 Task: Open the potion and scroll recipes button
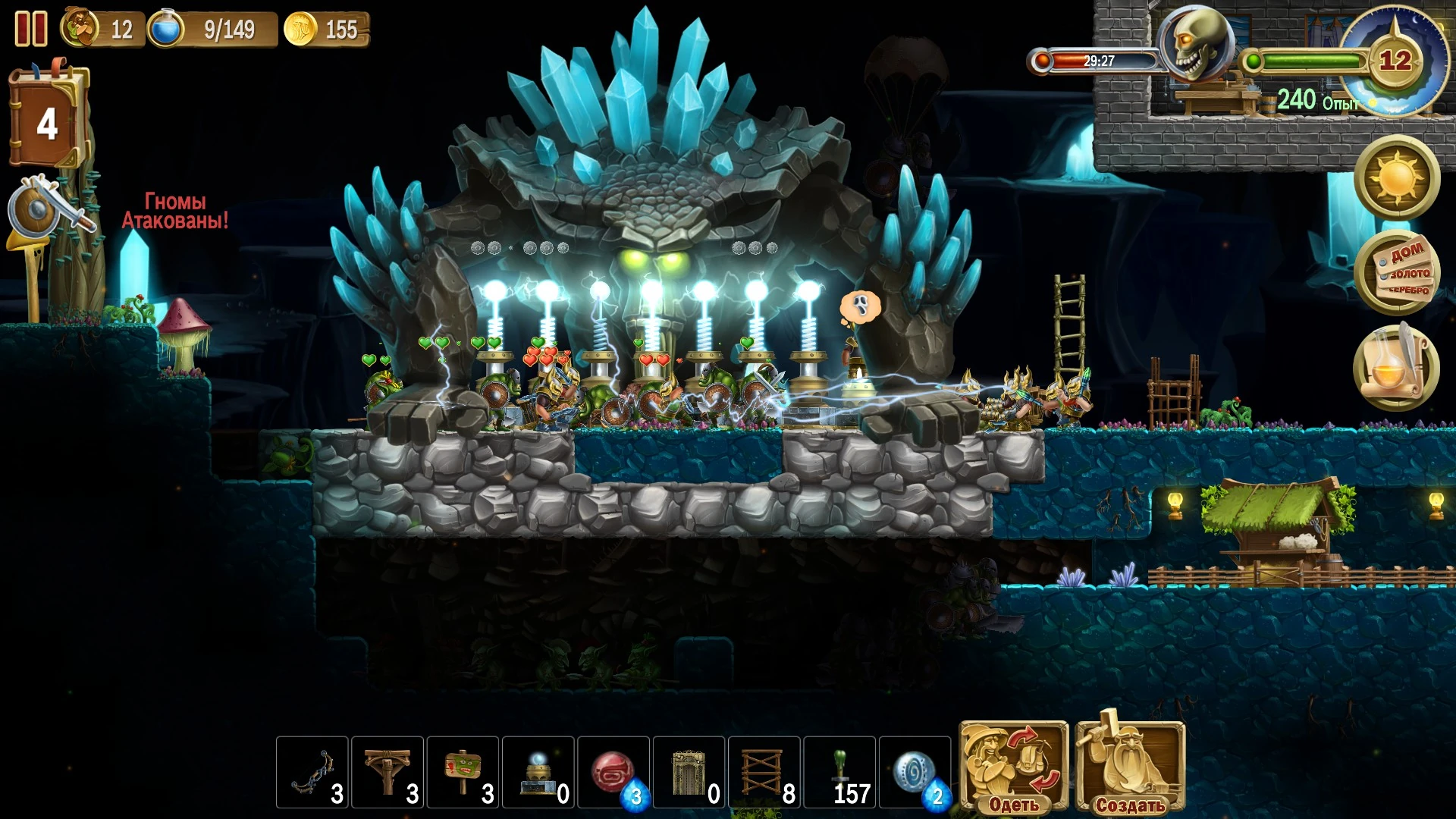coord(1397,369)
